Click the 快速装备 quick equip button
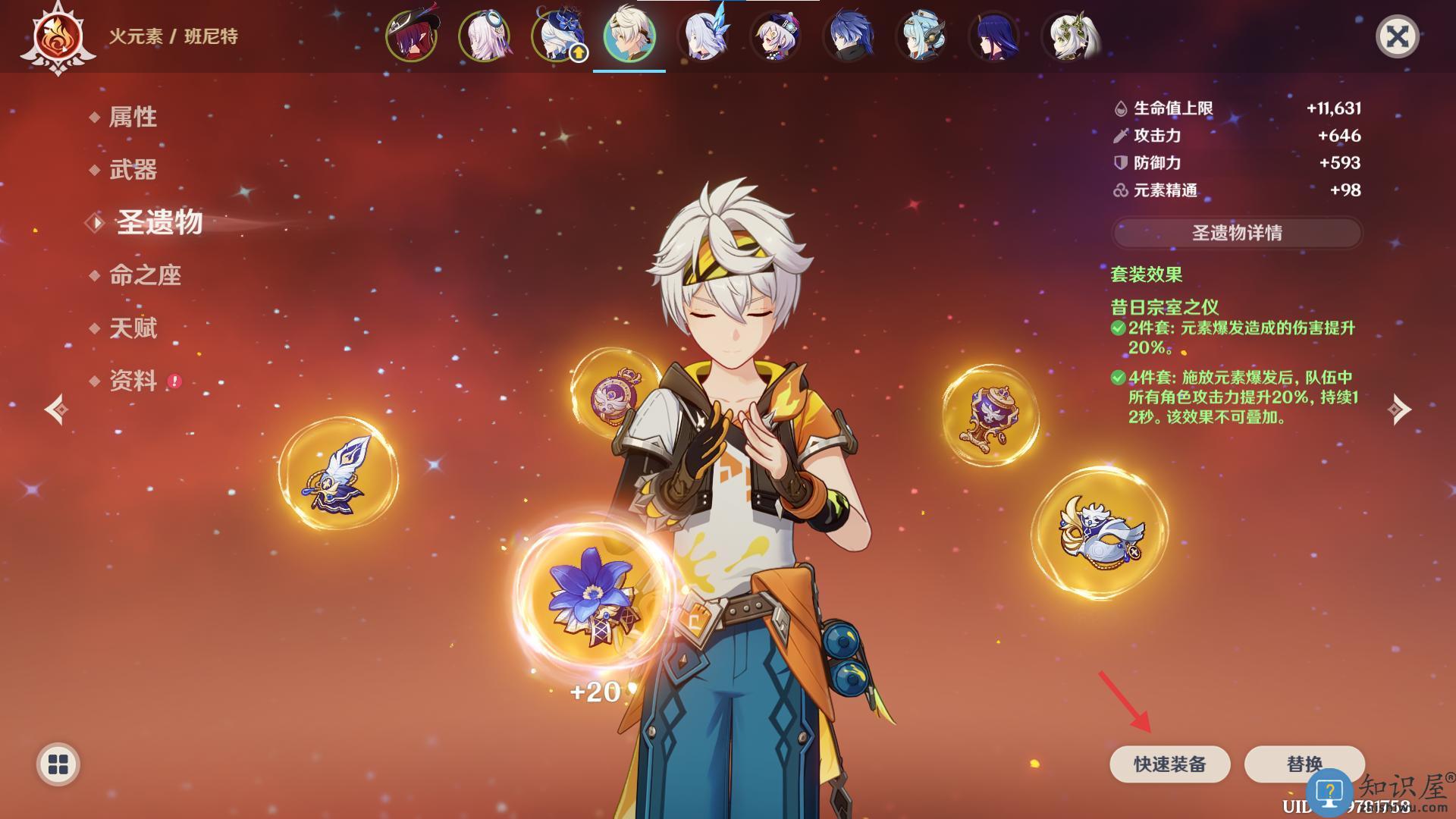 tap(1169, 764)
